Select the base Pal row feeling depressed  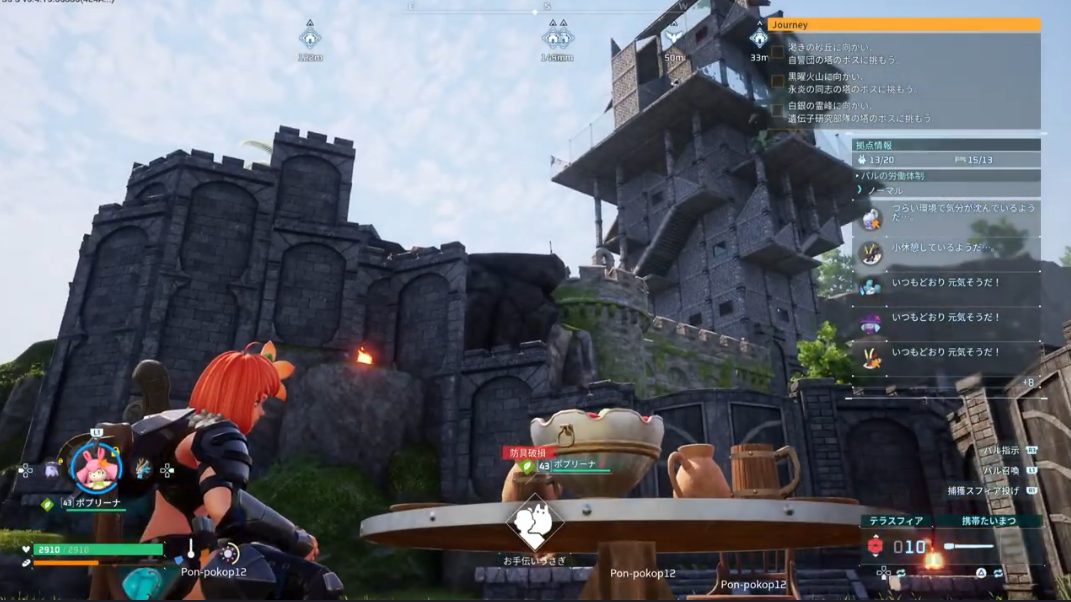[x=945, y=216]
